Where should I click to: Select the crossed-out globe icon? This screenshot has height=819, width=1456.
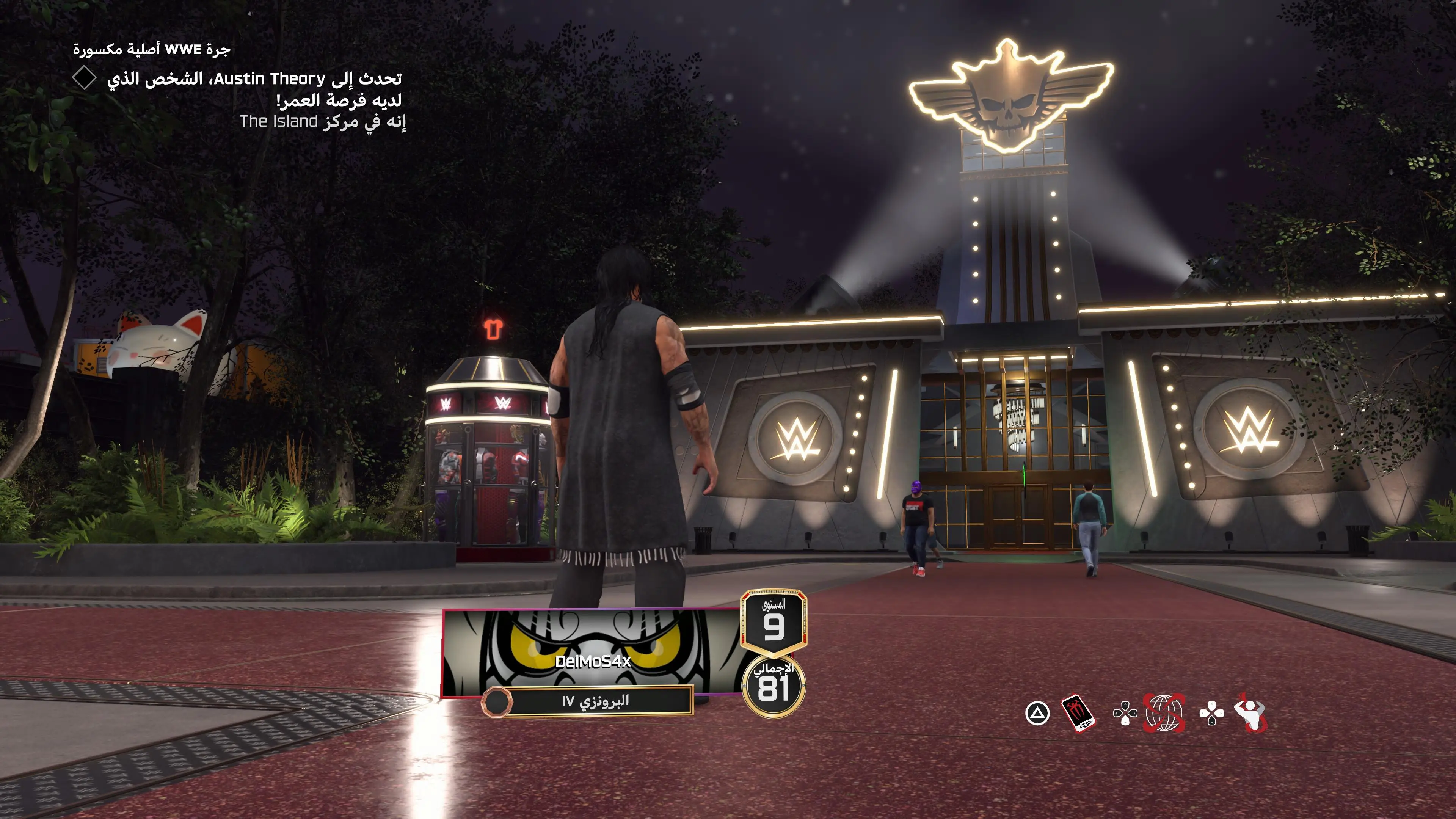click(x=1164, y=713)
